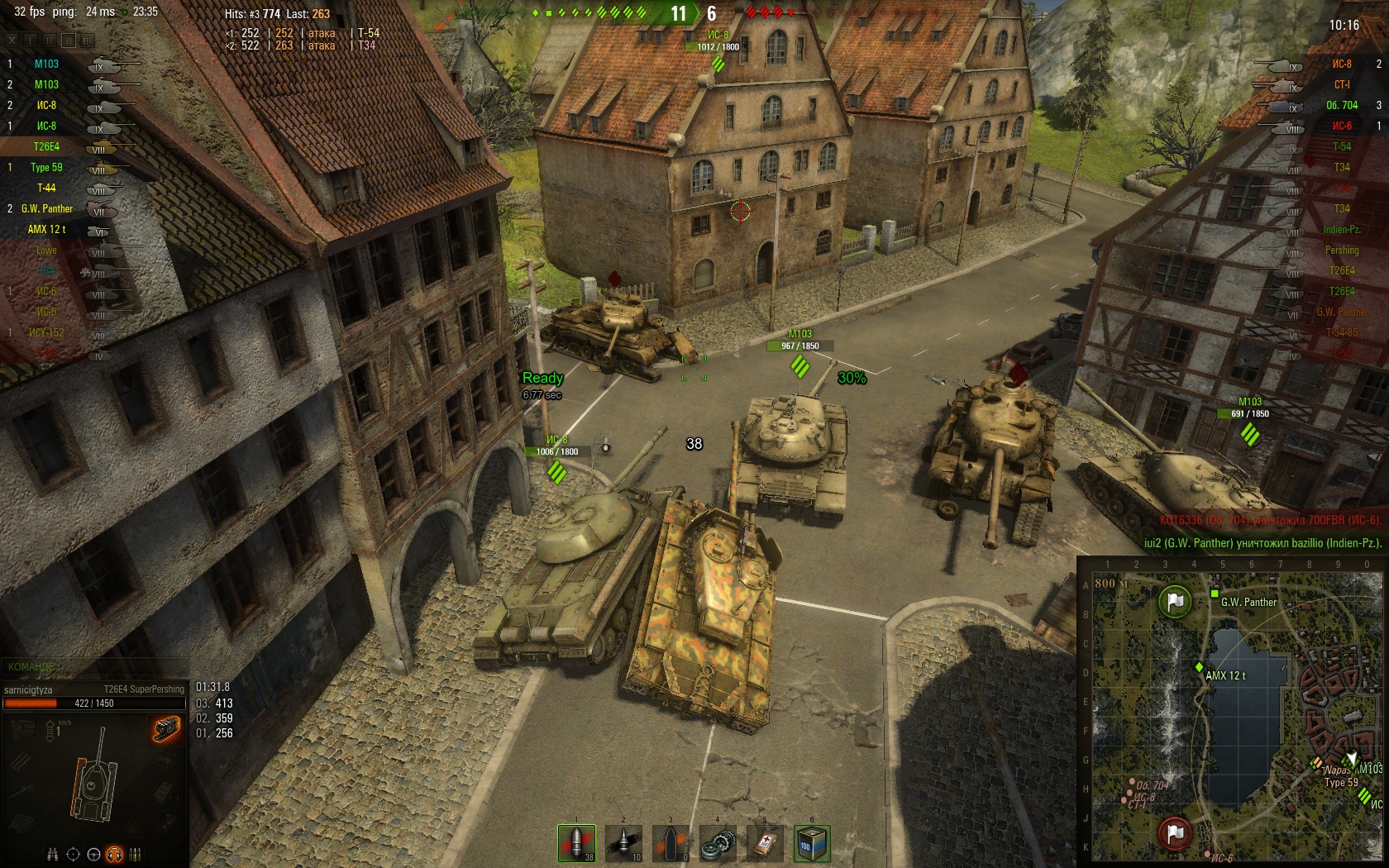Select AMX 12 t in the allied team list
Screen dimensions: 1389x868
click(x=46, y=229)
